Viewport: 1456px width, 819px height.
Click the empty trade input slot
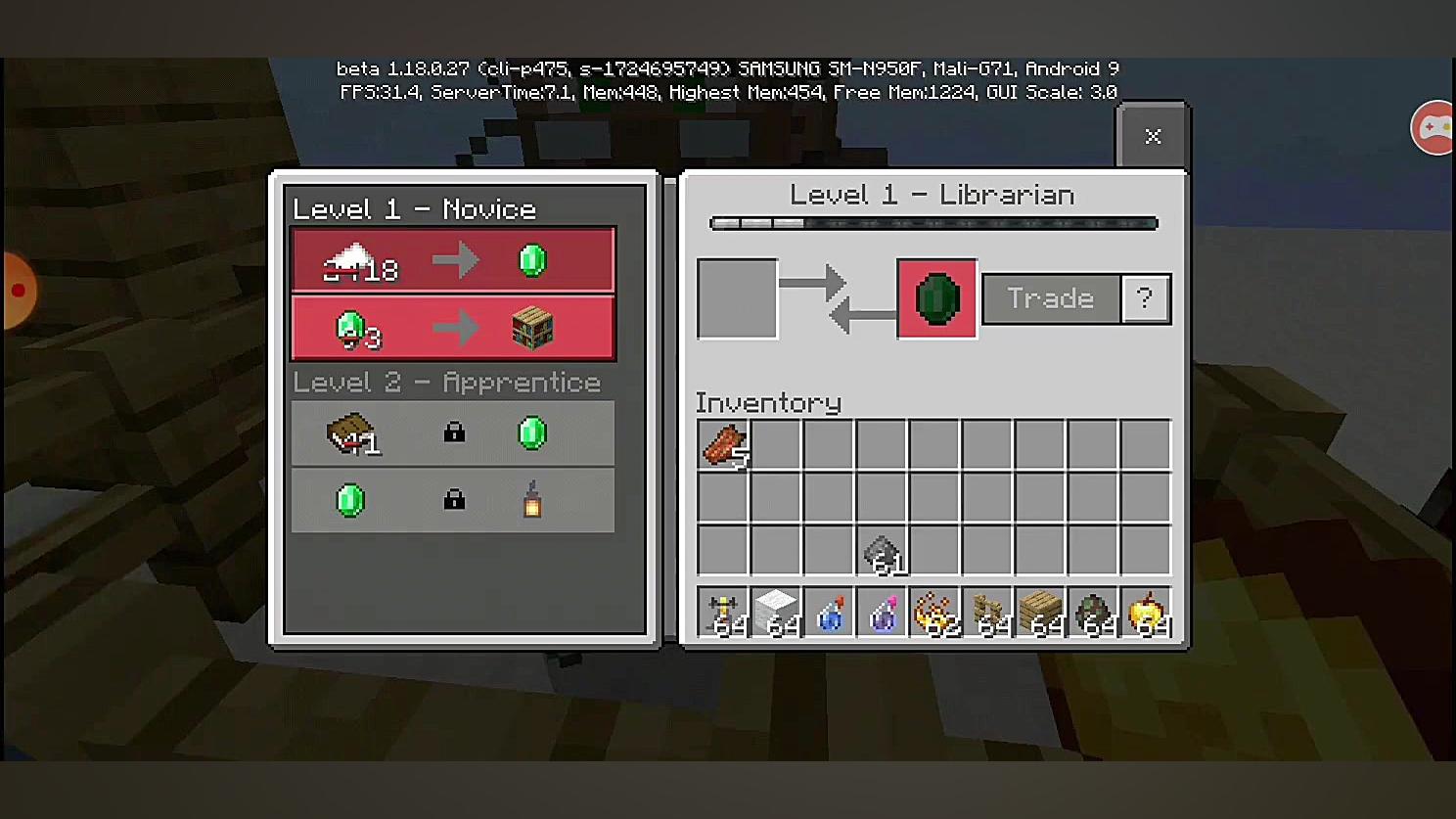click(737, 298)
